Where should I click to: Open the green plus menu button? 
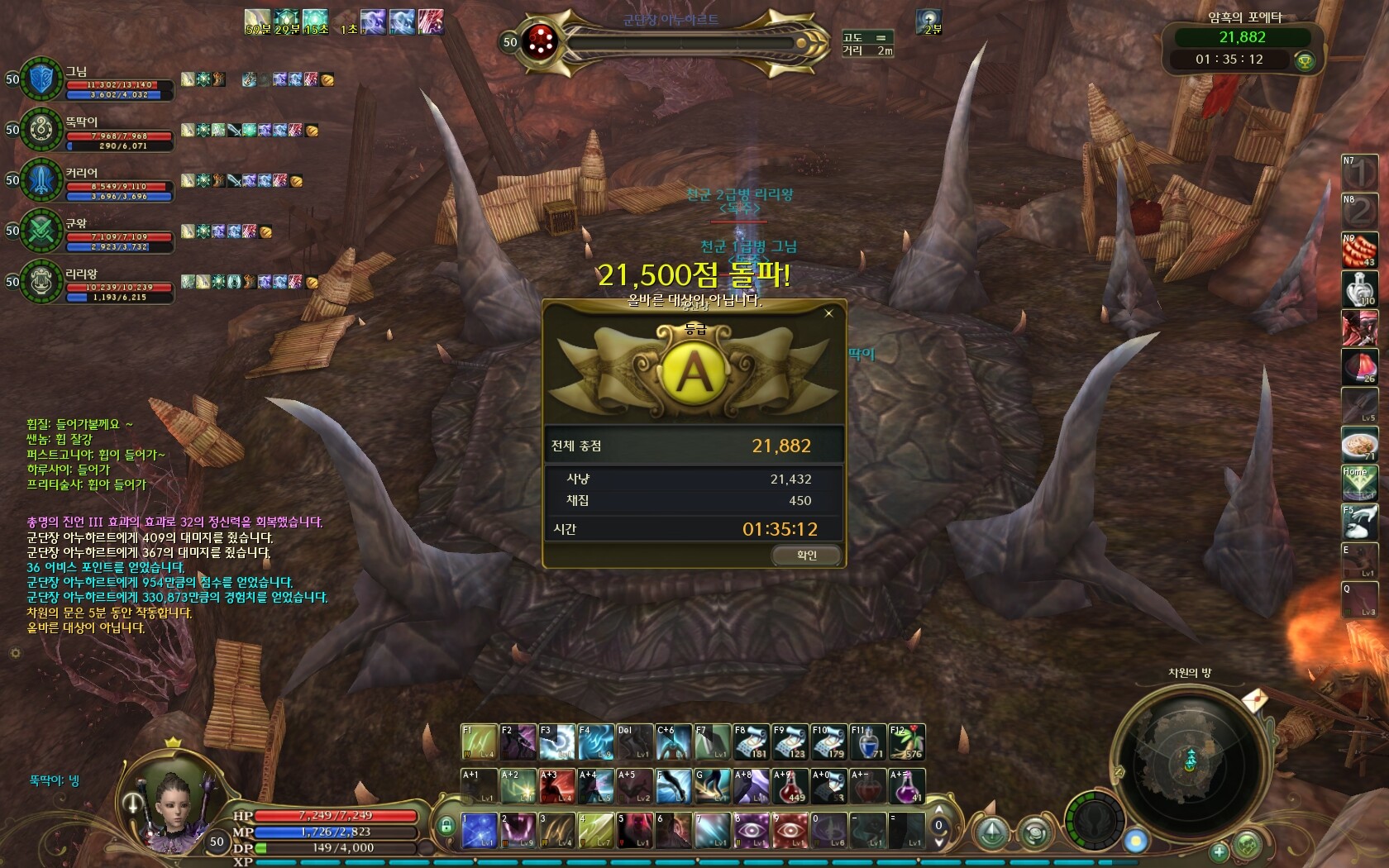1220,851
